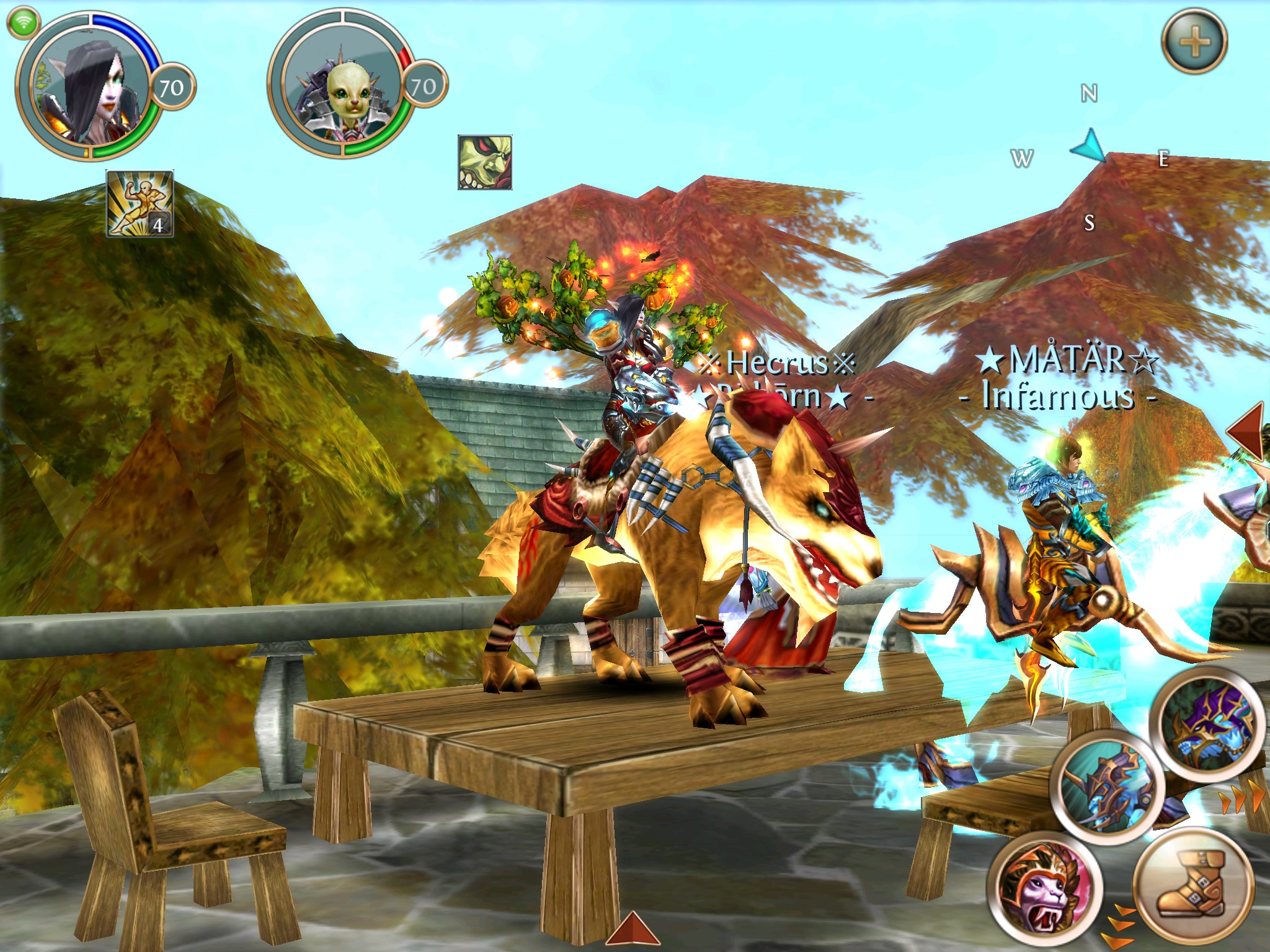Image resolution: width=1270 pixels, height=952 pixels.
Task: Tap the compass with cyan arrow
Action: click(x=1090, y=149)
